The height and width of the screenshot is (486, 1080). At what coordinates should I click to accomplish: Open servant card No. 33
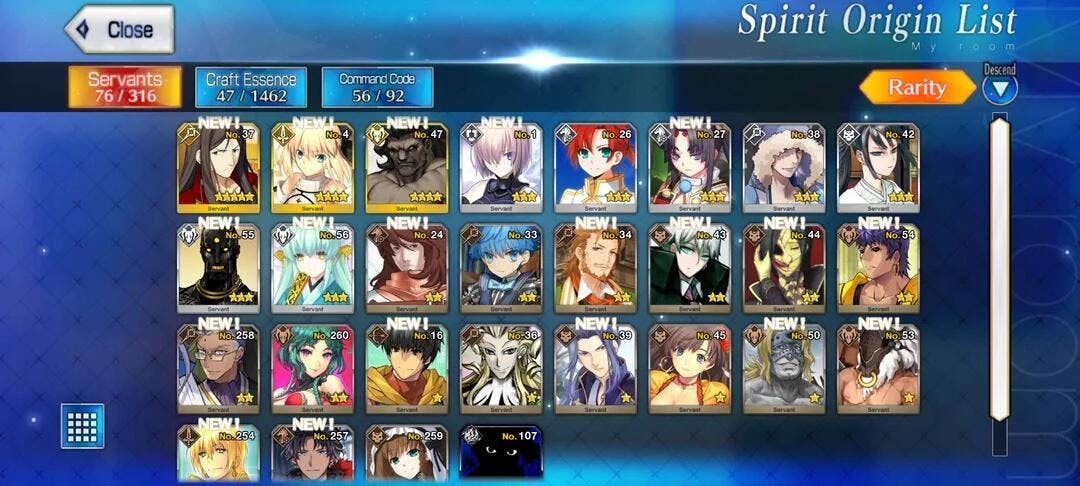pyautogui.click(x=501, y=268)
